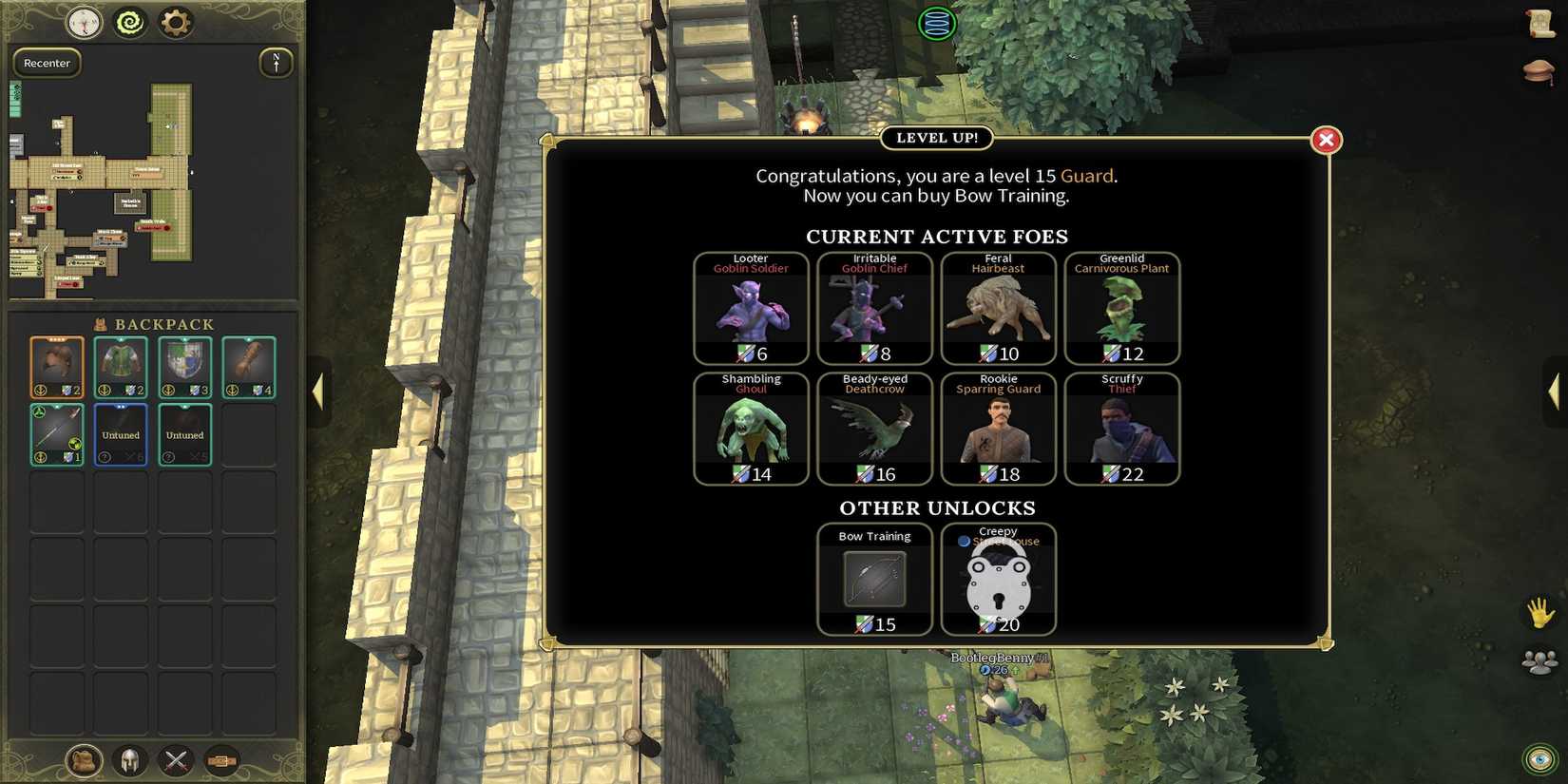The image size is (1568, 784).
Task: Open the belt pouch panel
Action: [222, 760]
